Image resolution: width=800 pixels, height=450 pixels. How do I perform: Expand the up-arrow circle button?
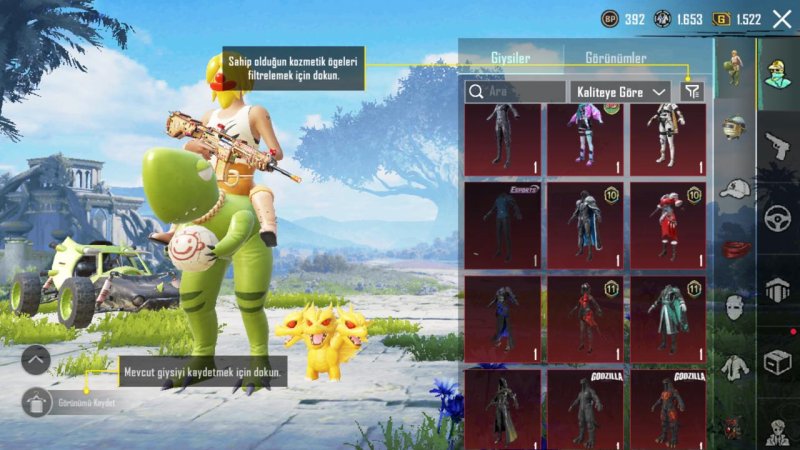tap(35, 360)
